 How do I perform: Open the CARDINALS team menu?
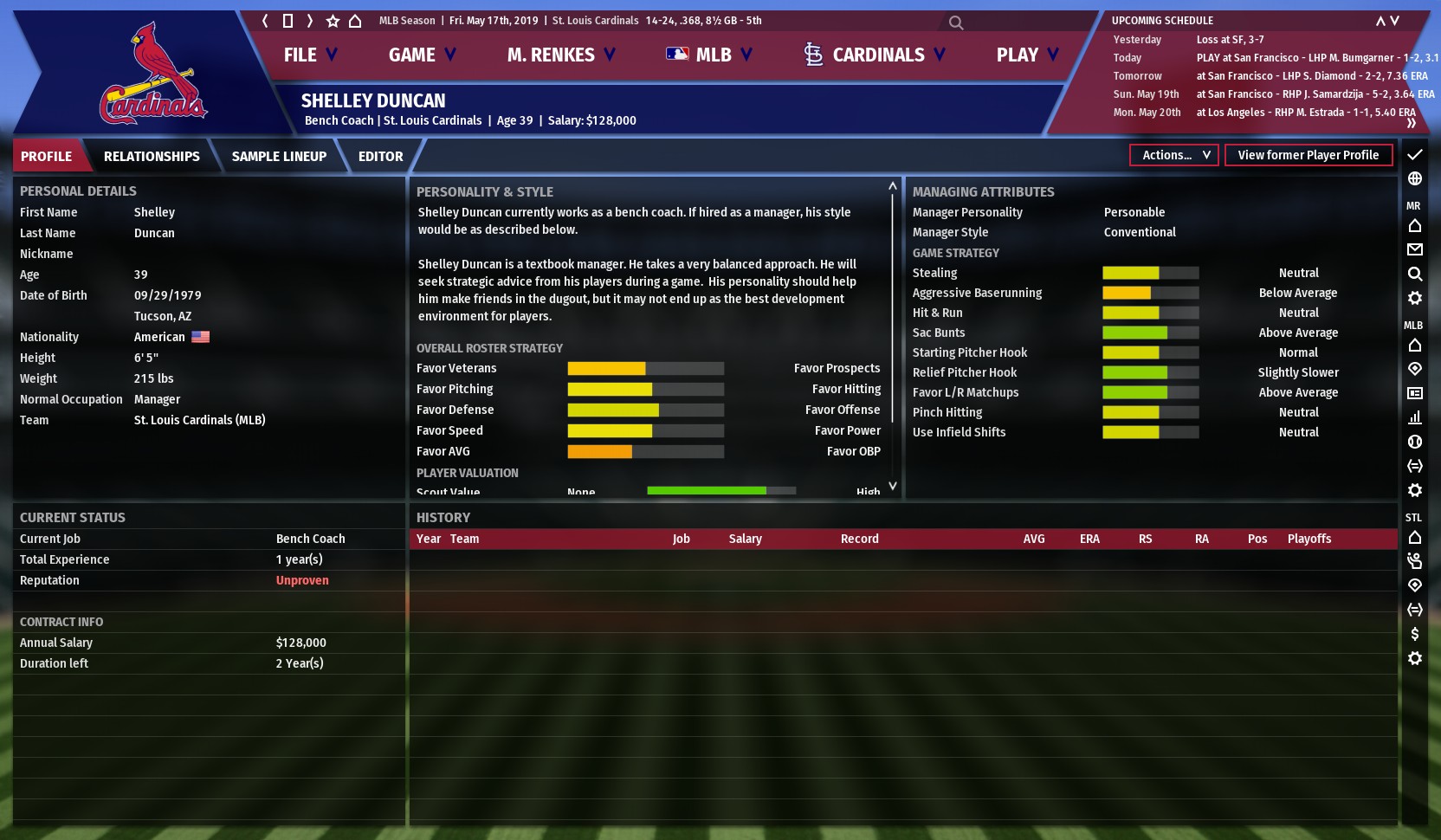pyautogui.click(x=875, y=55)
